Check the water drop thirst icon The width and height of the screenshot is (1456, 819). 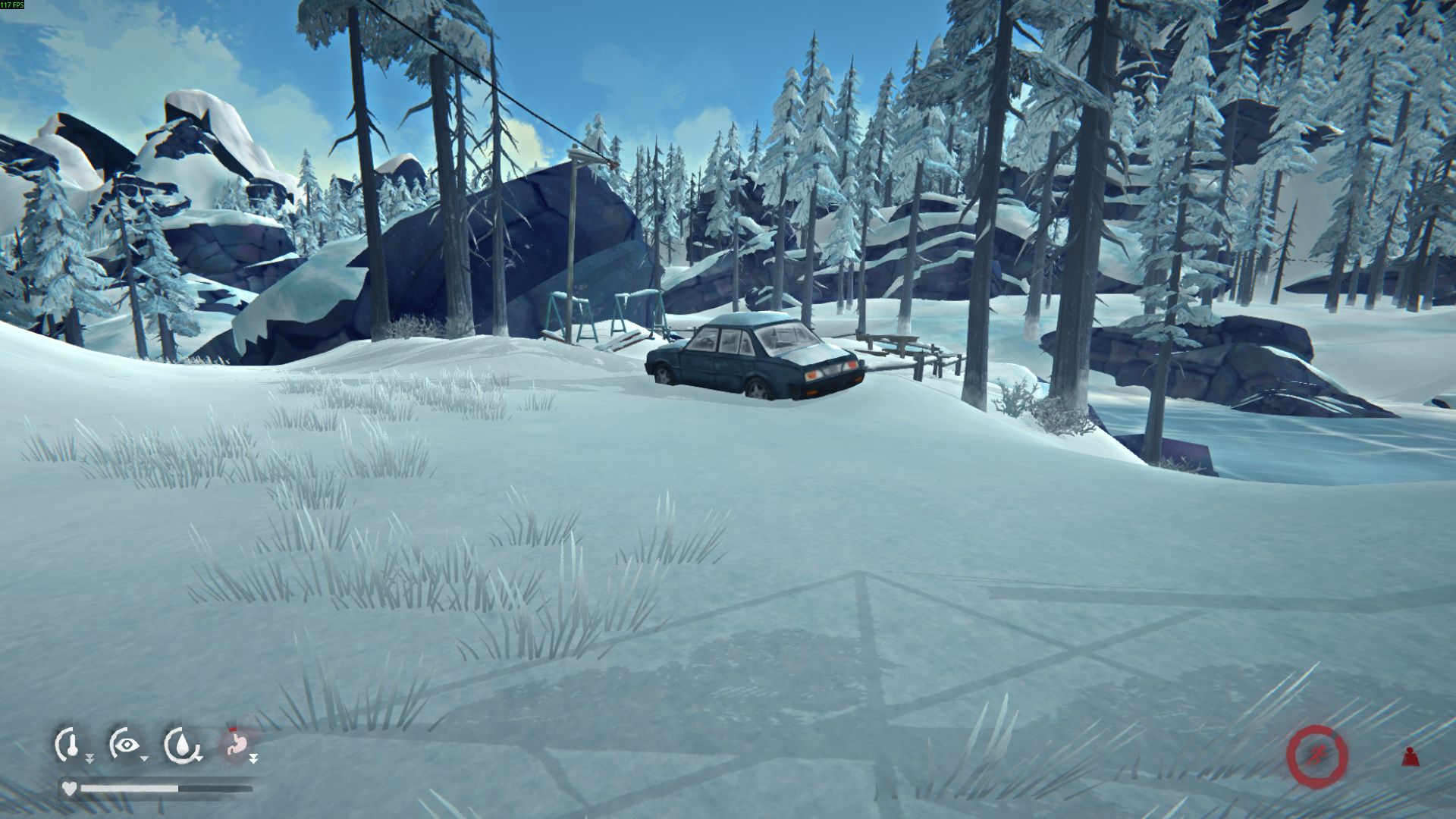[182, 745]
